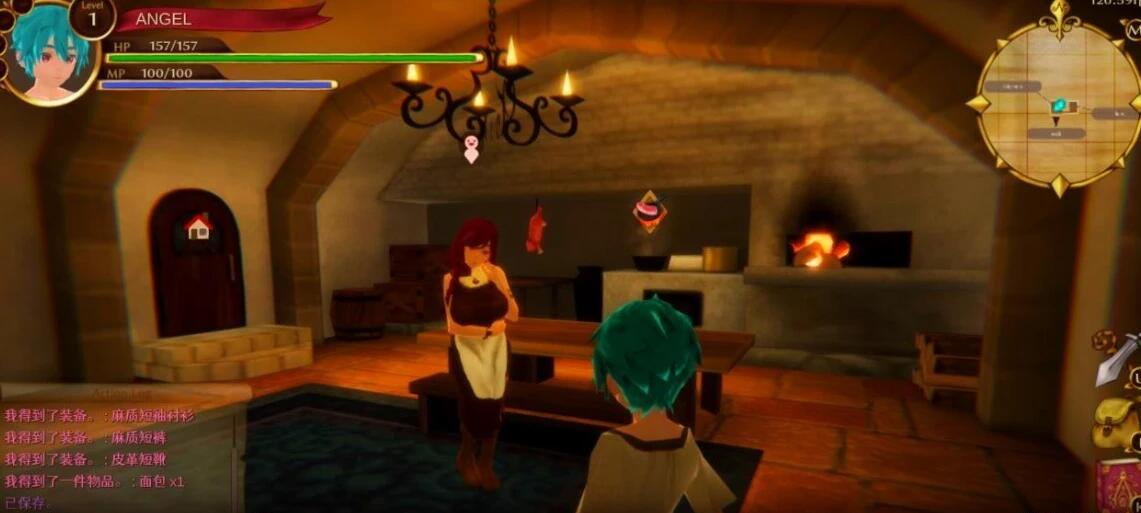Open the yellow bag inventory icon
1141x513 pixels.
coord(1115,422)
